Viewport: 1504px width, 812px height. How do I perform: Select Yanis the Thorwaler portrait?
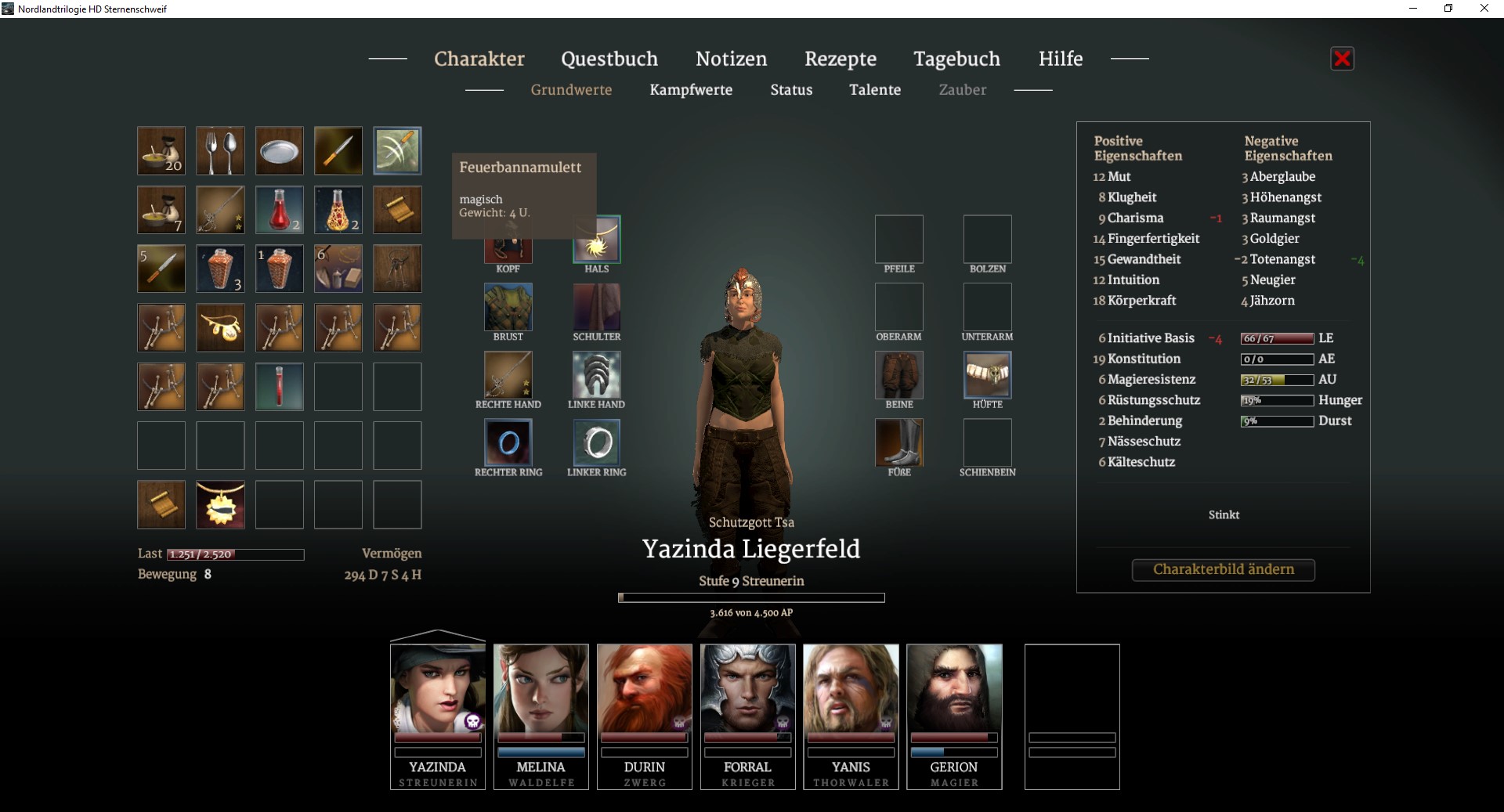tap(851, 689)
